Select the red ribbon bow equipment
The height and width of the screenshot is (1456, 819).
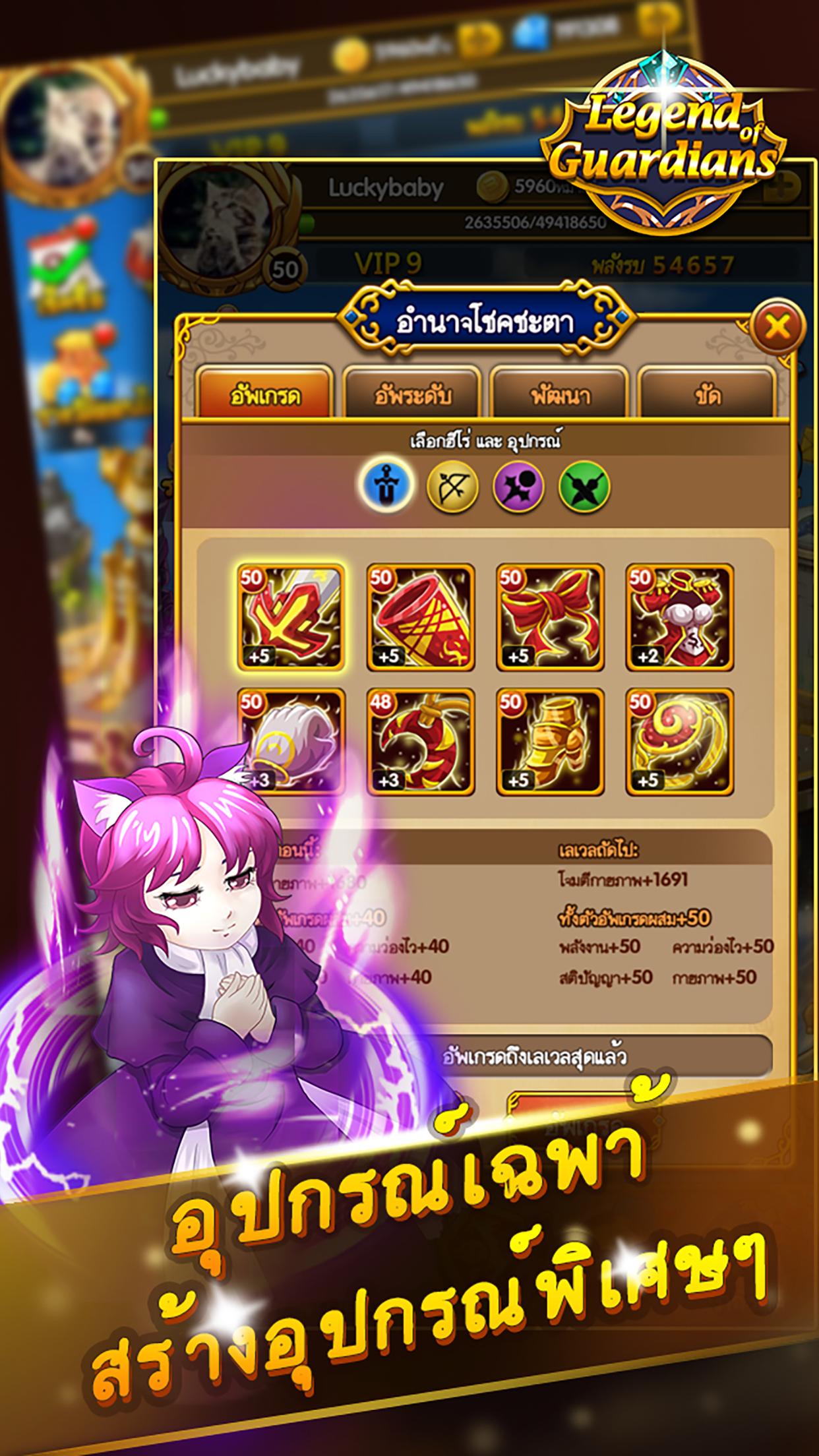tap(550, 617)
